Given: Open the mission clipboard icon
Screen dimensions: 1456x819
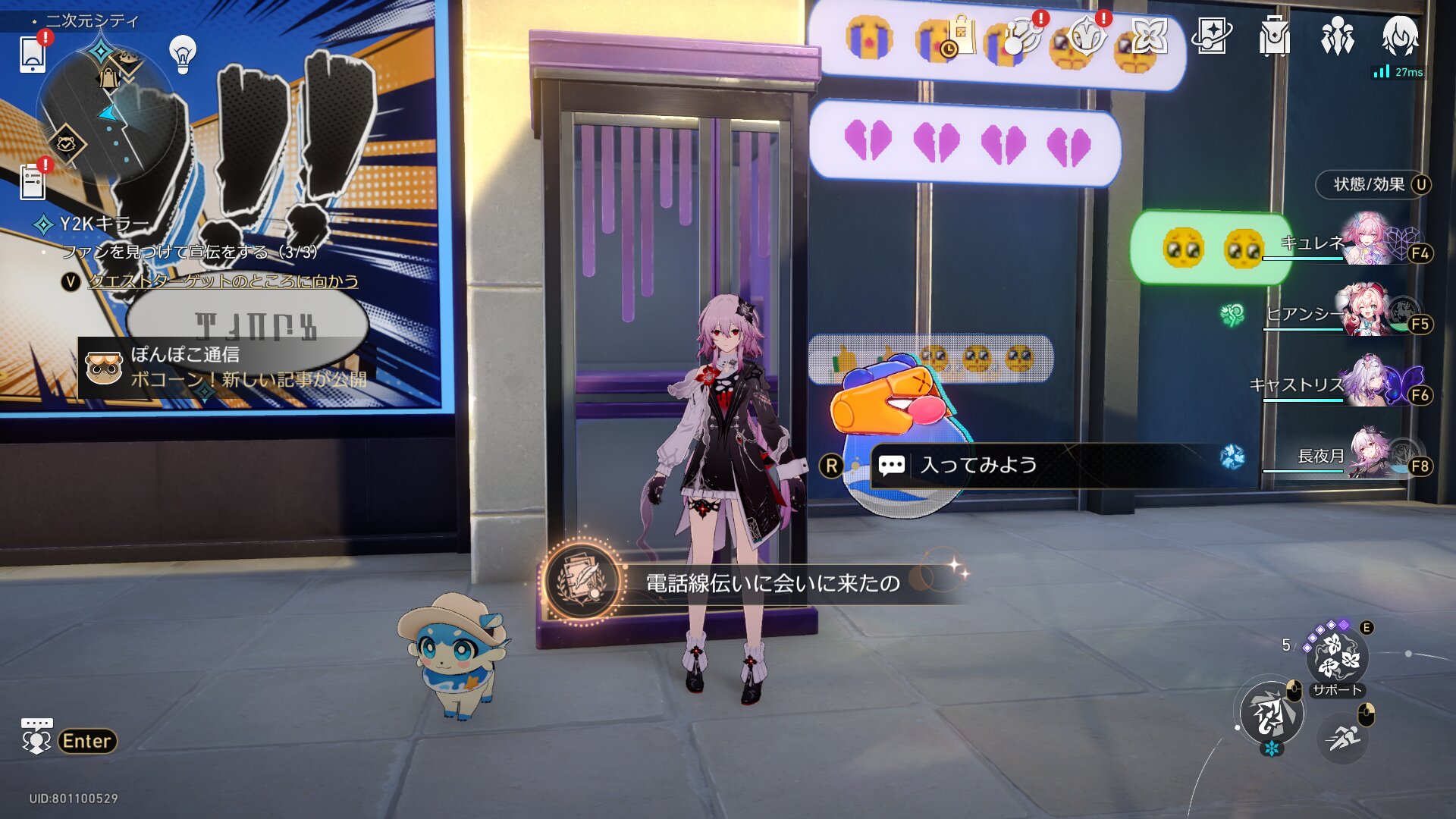Looking at the screenshot, I should (33, 182).
